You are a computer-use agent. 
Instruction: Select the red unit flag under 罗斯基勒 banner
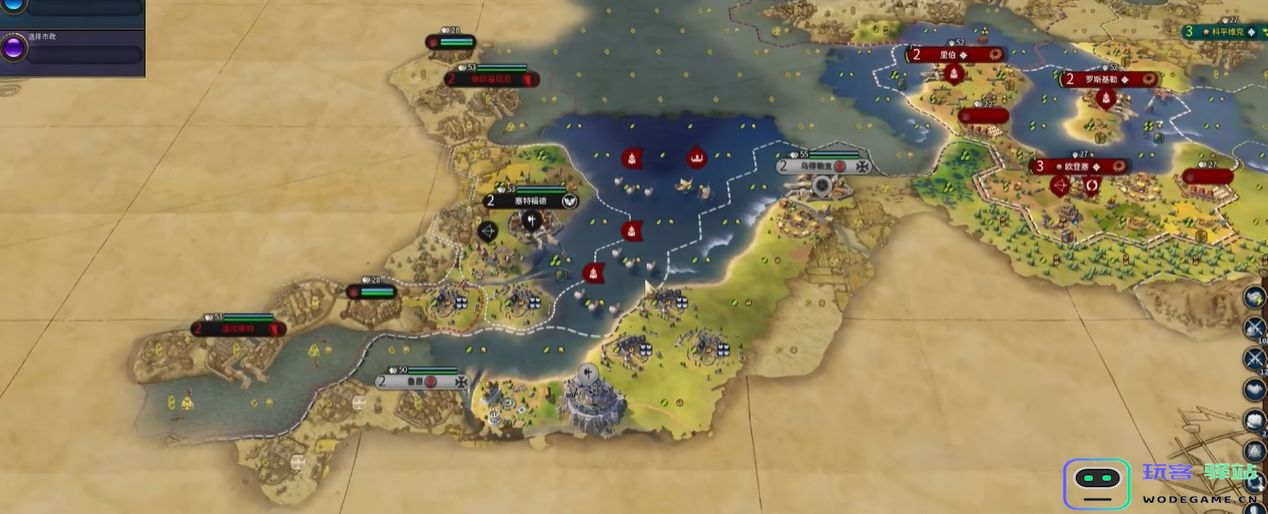pyautogui.click(x=1106, y=98)
